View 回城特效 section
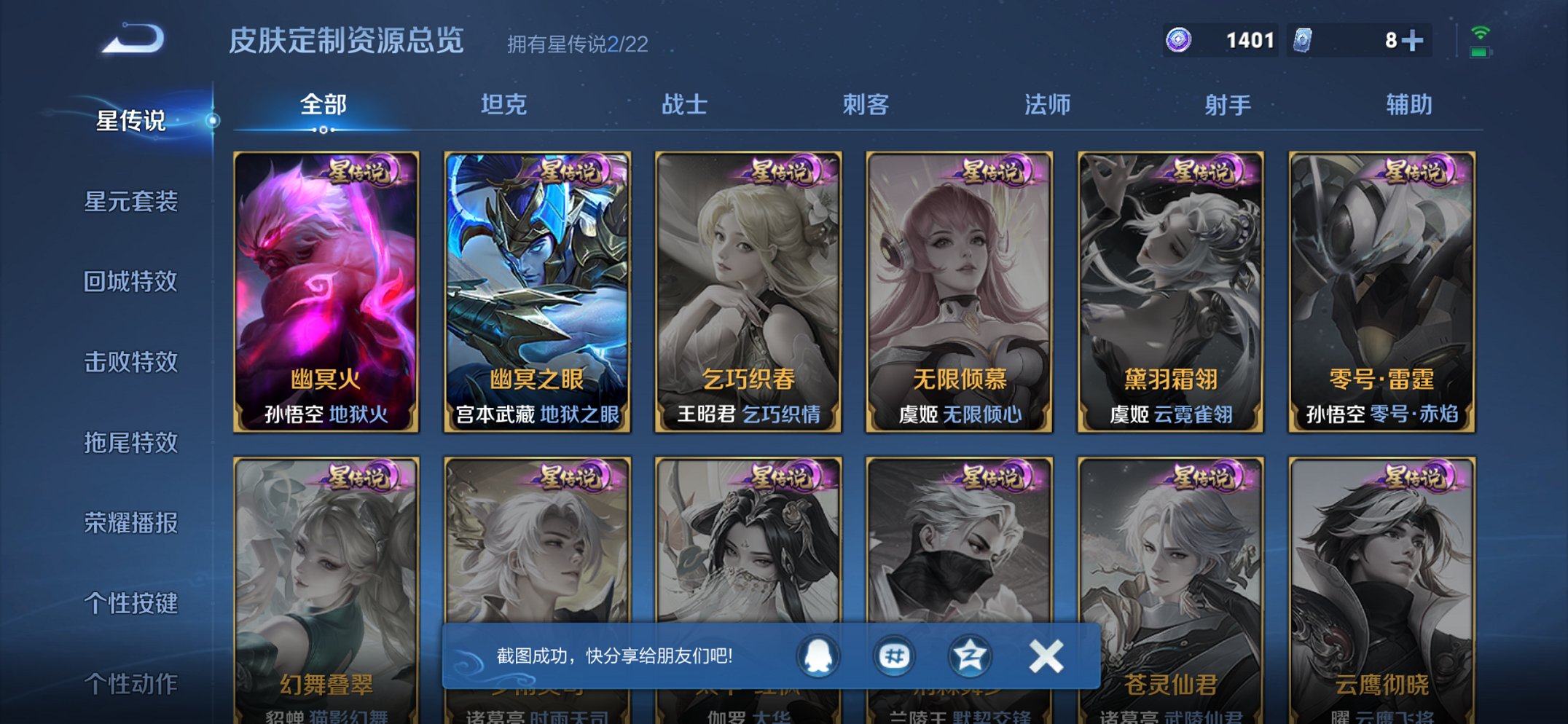This screenshot has width=1568, height=724. tap(133, 283)
